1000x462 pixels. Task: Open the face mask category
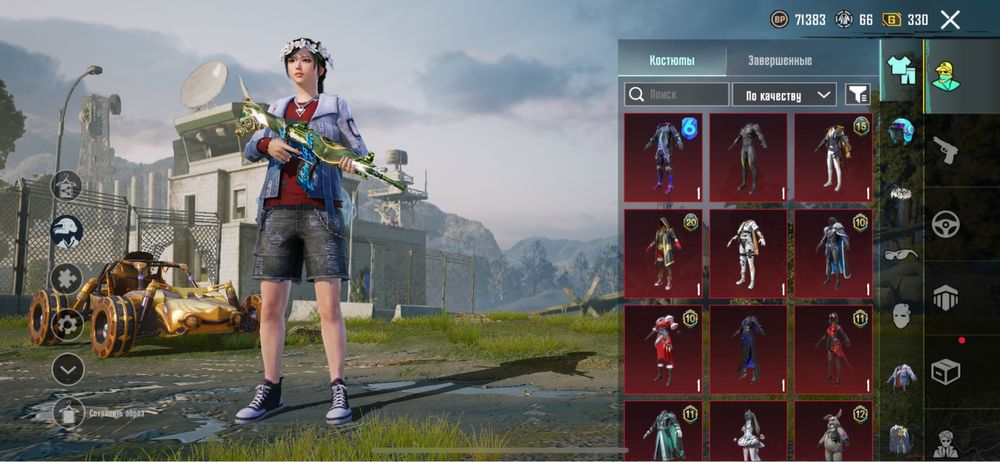tap(902, 315)
